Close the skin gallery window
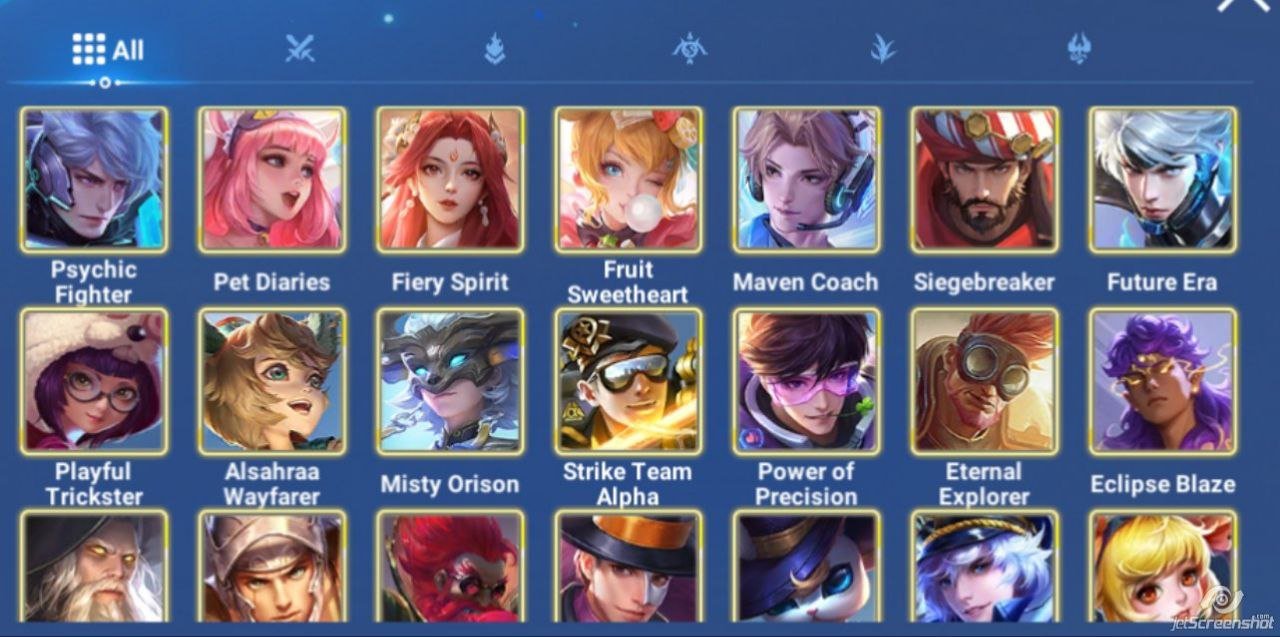1280x637 pixels. (x=1241, y=5)
